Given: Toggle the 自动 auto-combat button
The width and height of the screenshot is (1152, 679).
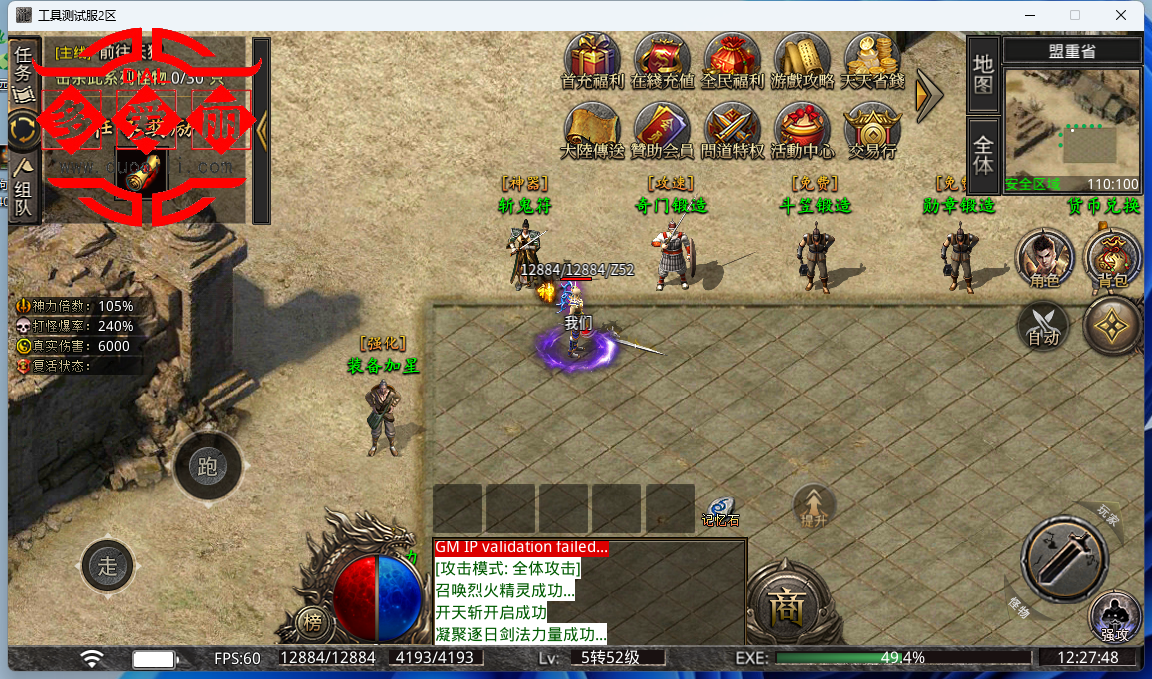Looking at the screenshot, I should 1043,327.
